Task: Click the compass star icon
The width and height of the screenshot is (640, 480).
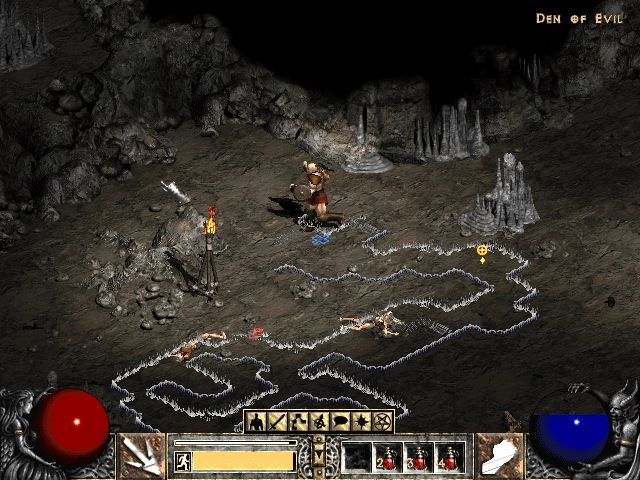Action: pos(362,422)
